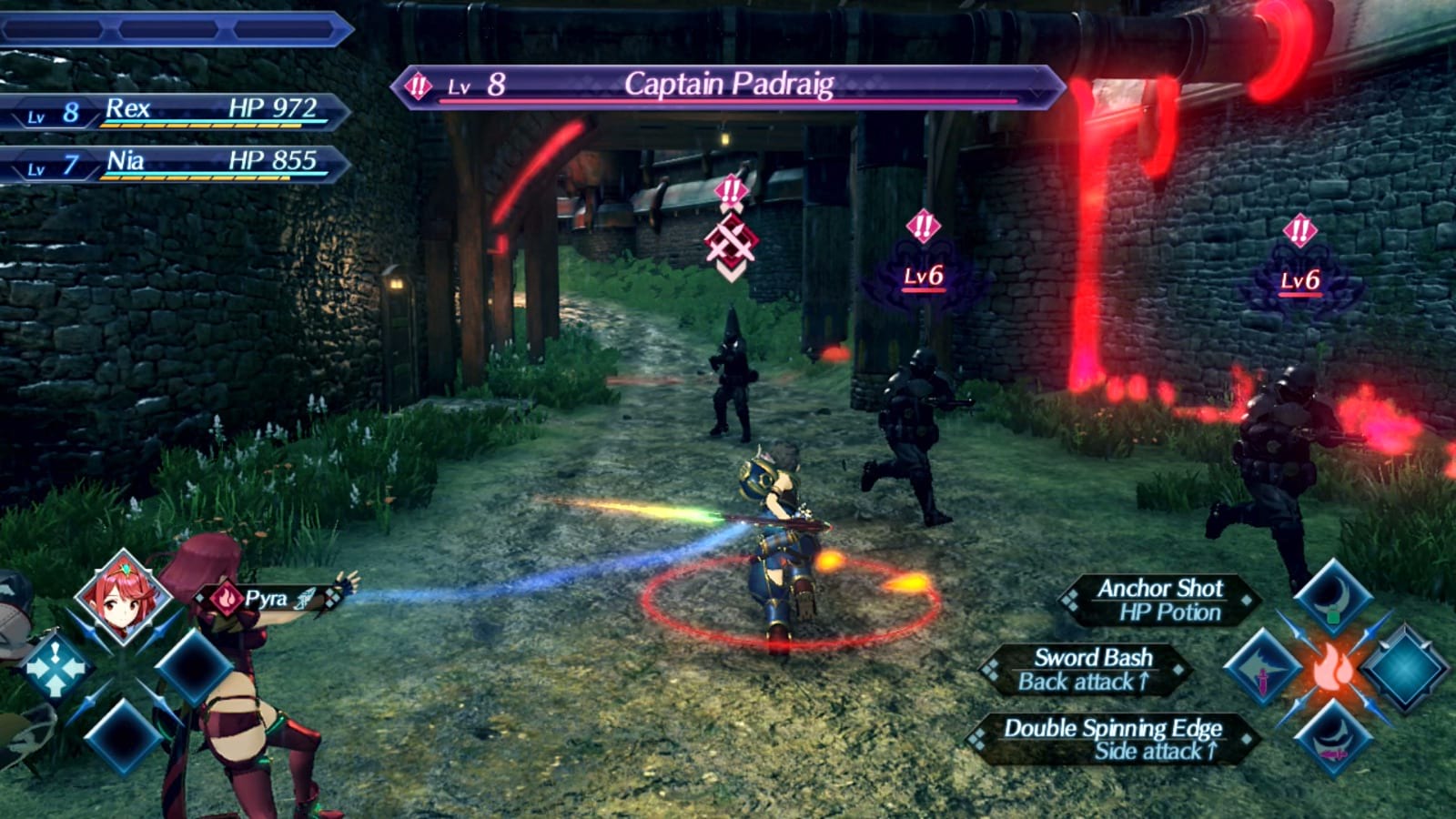Trigger the Double Spinning Edge art icon
1456x819 pixels.
coord(1333,739)
